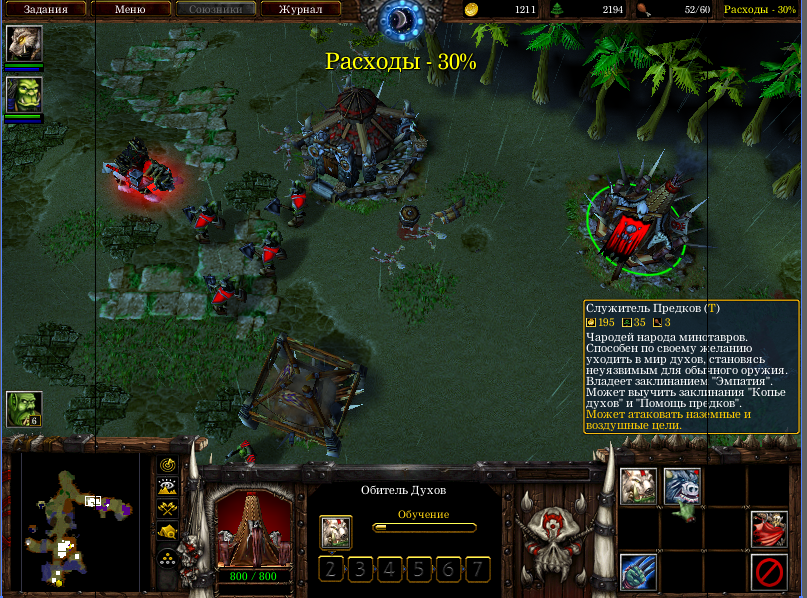Select the green orc hero portrait
This screenshot has height=598, width=807.
click(x=24, y=94)
